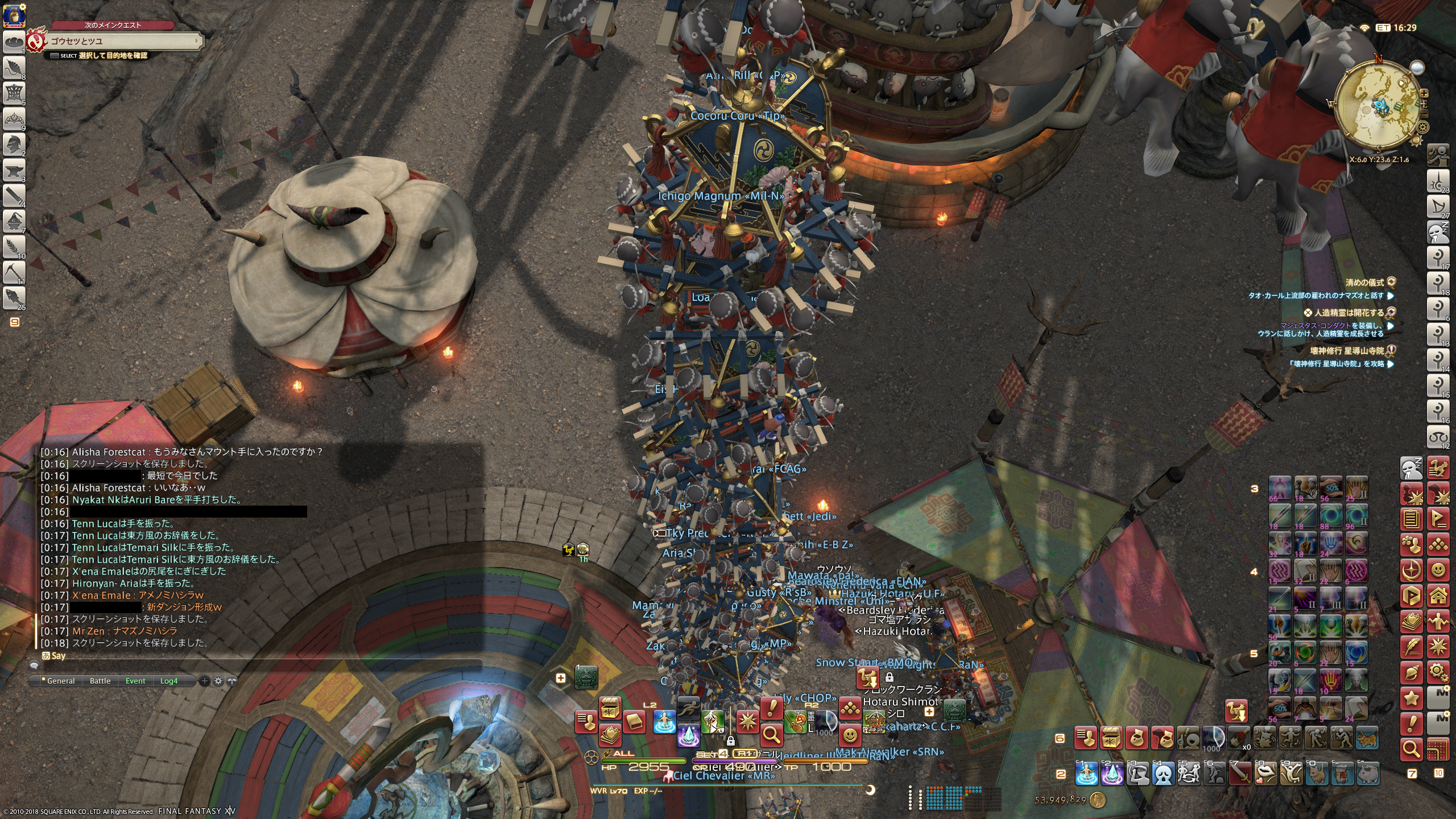The height and width of the screenshot is (819, 1456).
Task: Open the grid map icon
Action: pyautogui.click(x=1438, y=749)
